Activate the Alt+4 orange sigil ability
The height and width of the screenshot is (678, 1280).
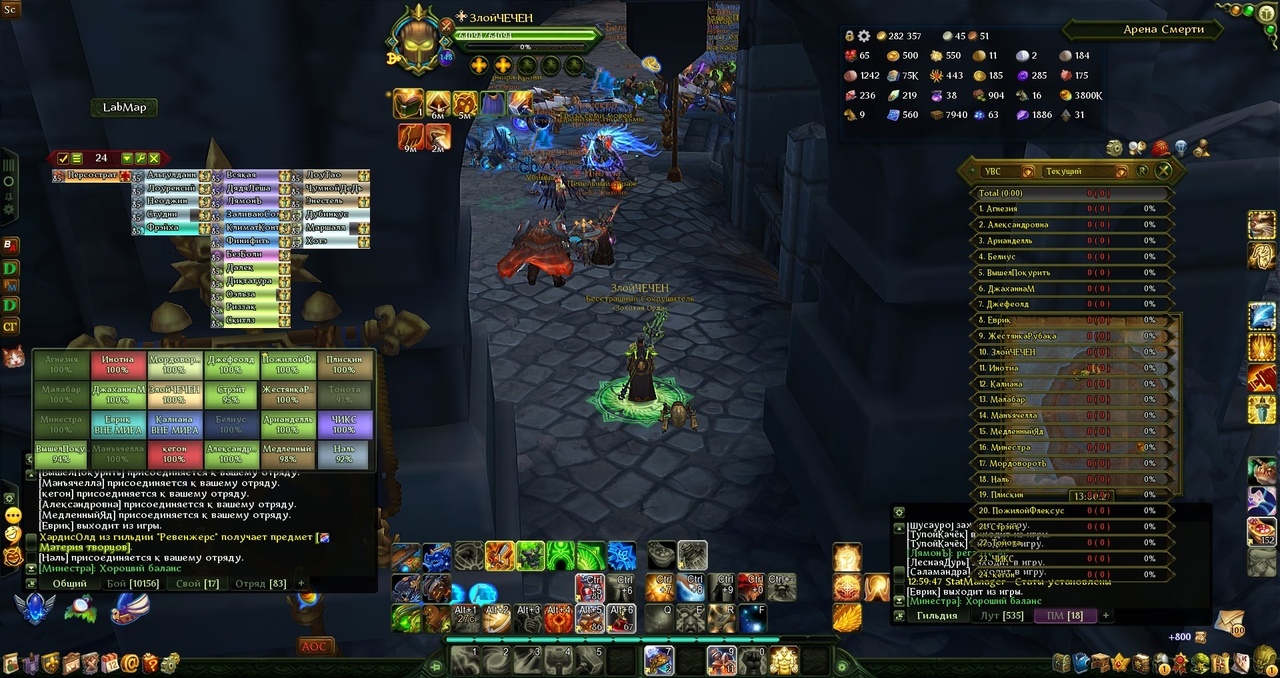[559, 618]
